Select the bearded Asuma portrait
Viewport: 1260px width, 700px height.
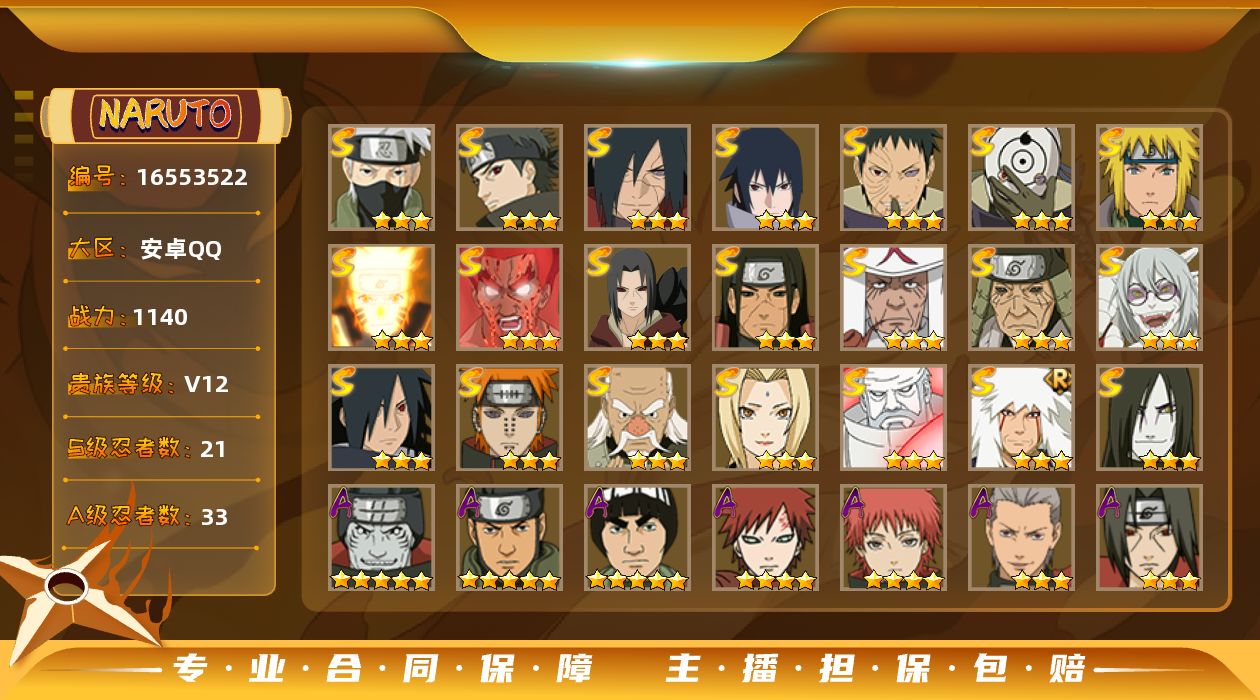pos(509,537)
